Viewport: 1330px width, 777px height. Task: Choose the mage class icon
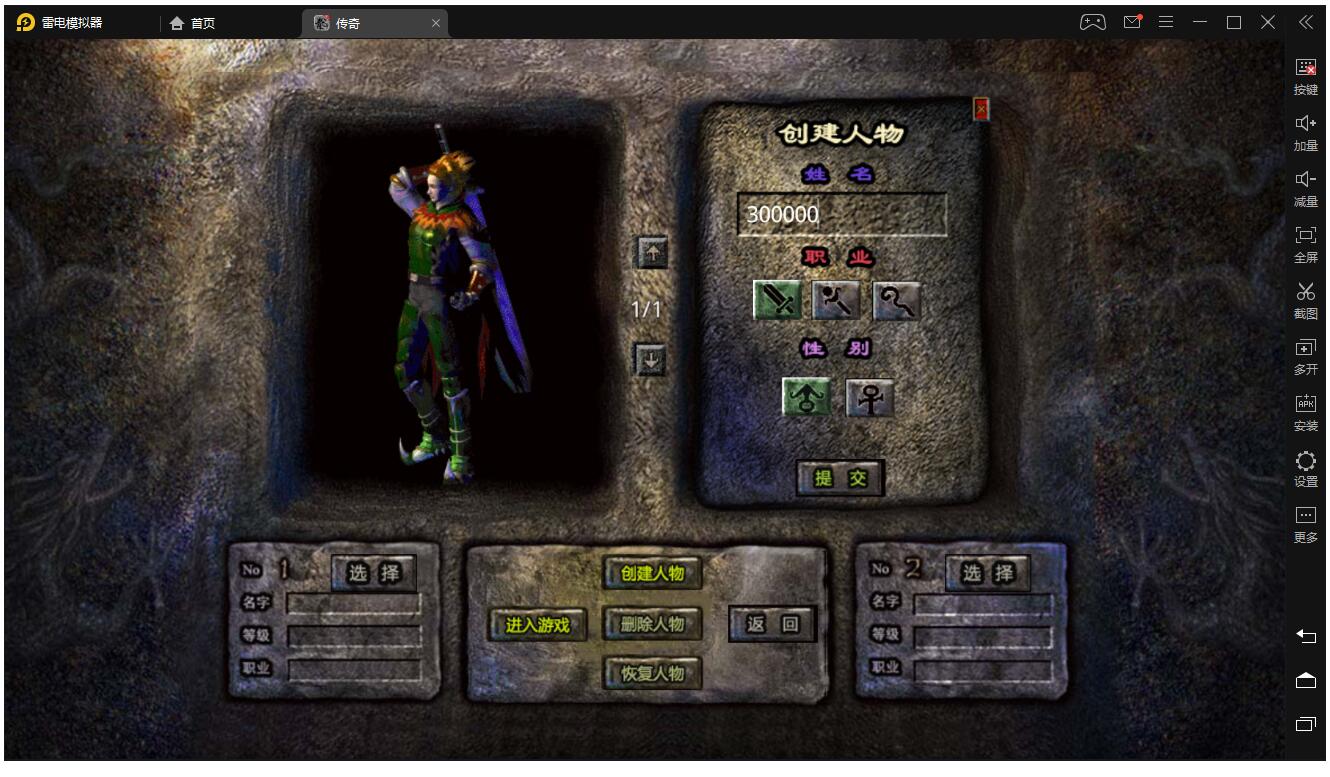(836, 300)
